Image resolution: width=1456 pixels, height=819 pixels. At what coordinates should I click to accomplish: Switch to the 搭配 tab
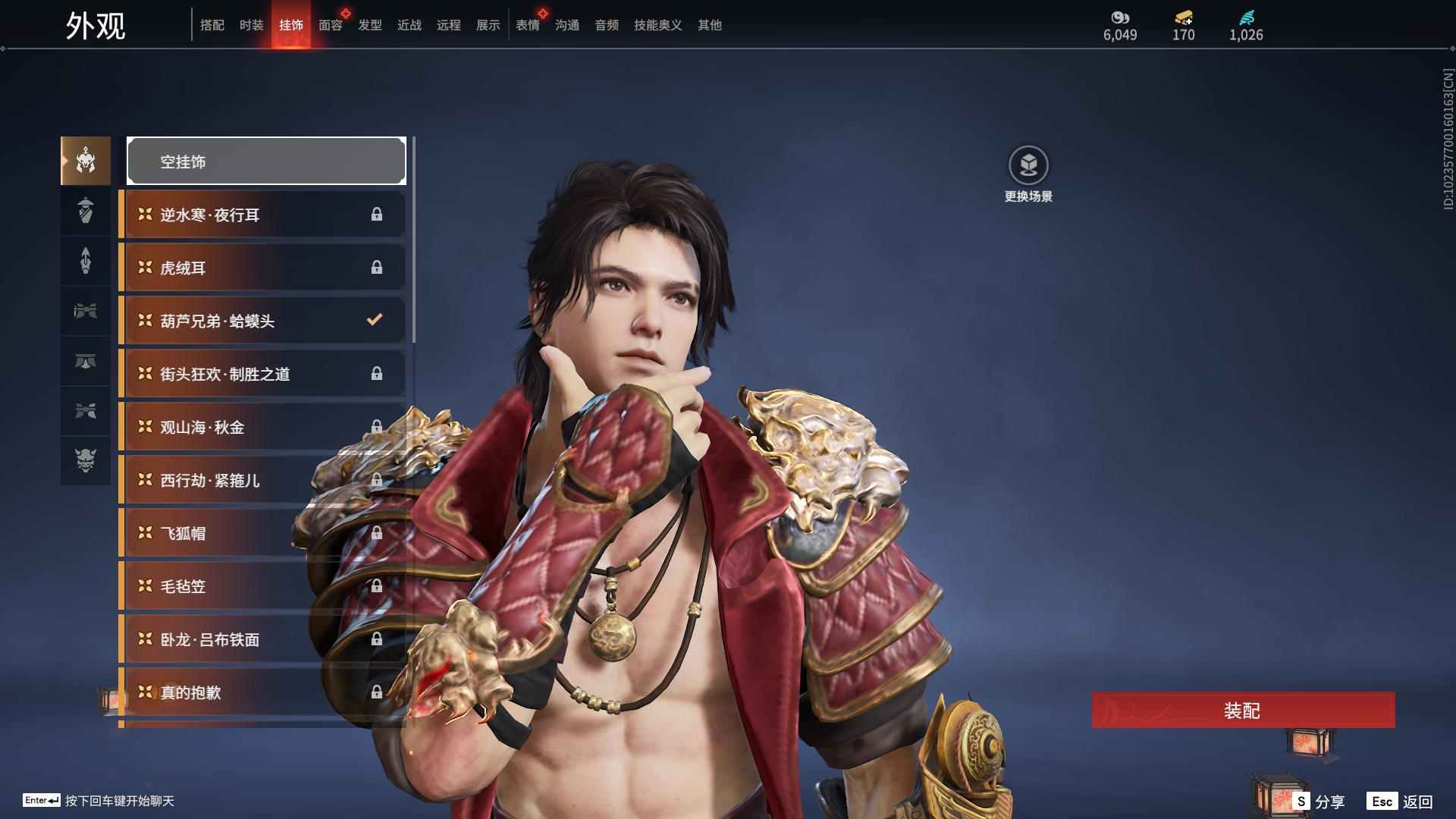tap(212, 25)
